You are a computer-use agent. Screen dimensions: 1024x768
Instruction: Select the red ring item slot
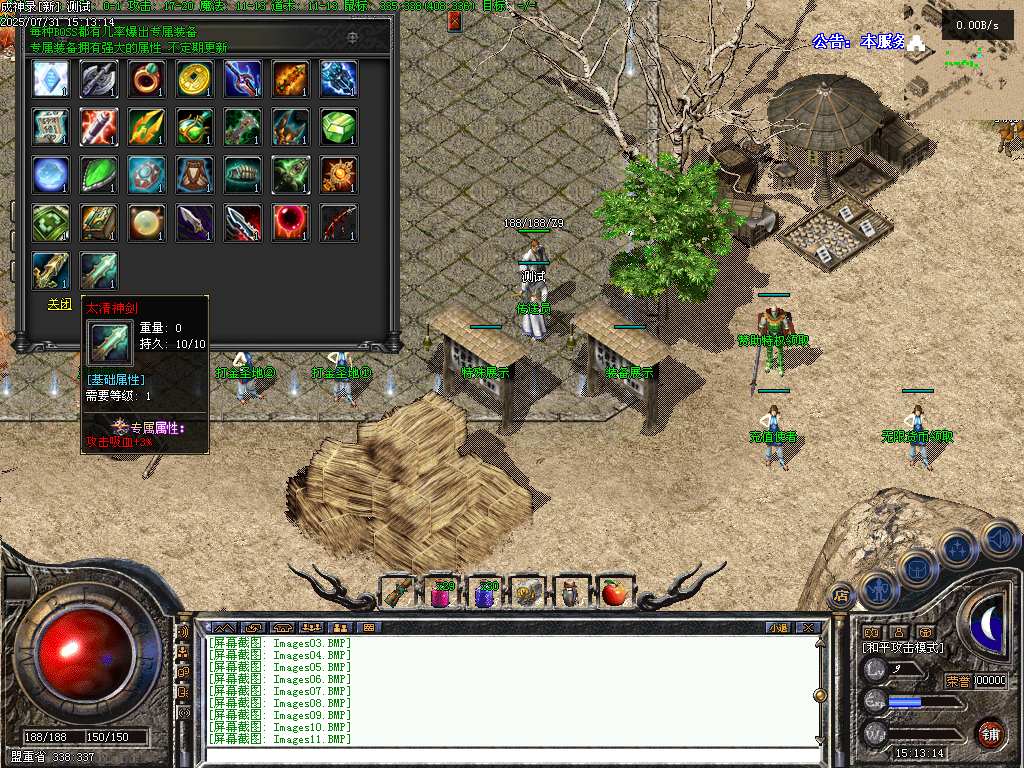(x=147, y=79)
